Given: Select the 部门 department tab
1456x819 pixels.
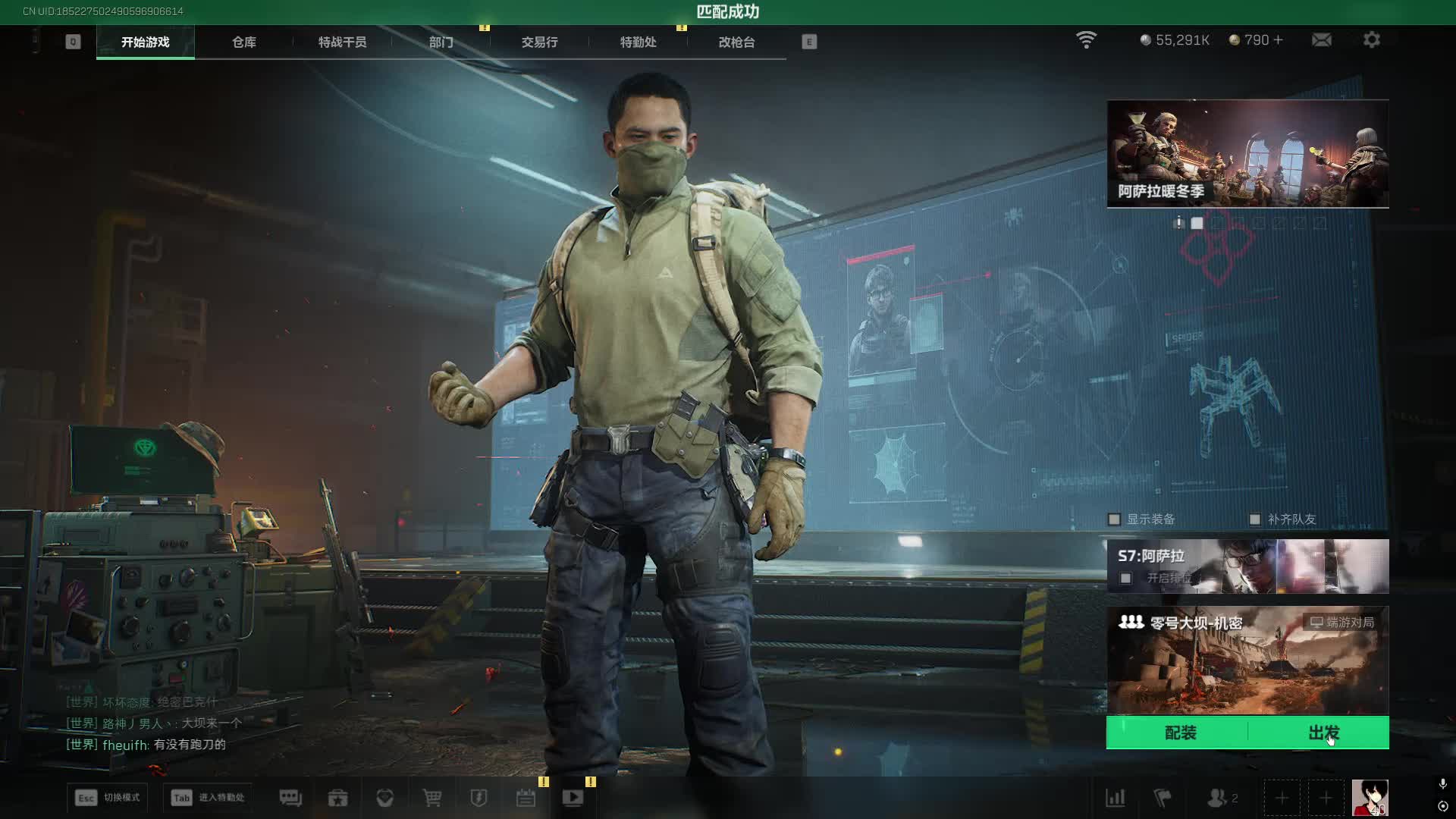Looking at the screenshot, I should coord(441,42).
